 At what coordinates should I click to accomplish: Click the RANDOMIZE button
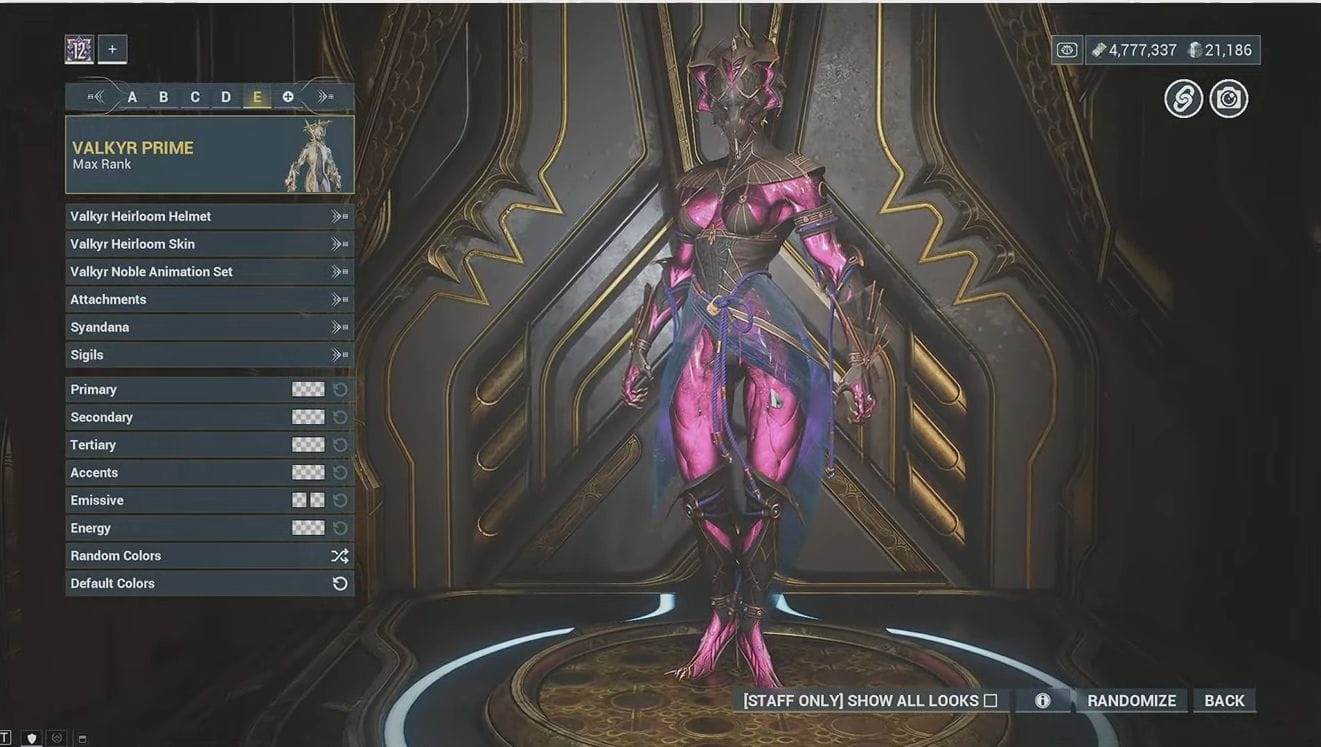pos(1131,700)
